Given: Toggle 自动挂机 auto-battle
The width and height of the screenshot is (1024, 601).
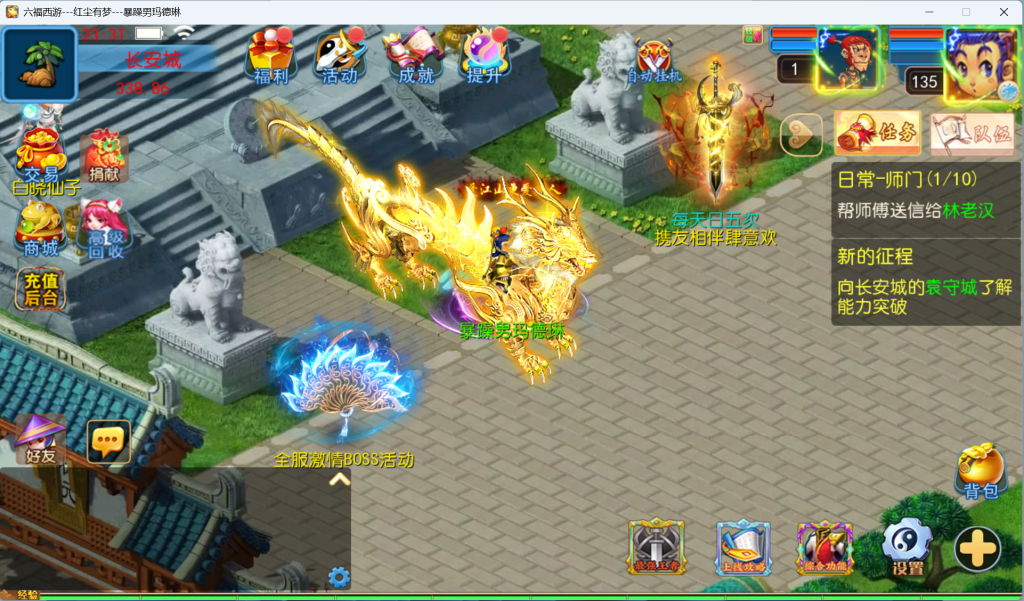Looking at the screenshot, I should point(654,60).
